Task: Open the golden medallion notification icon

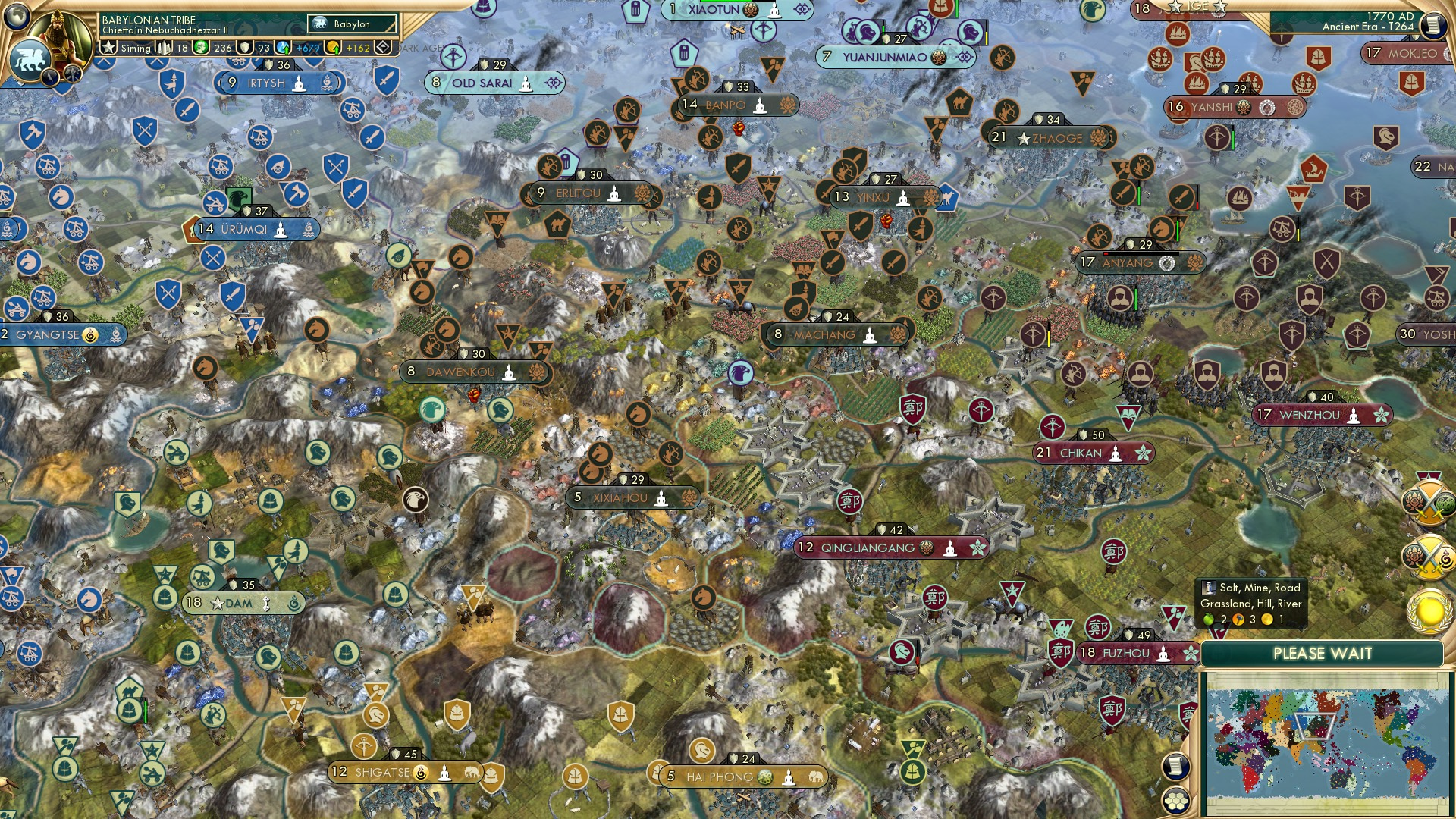Action: coord(1427,608)
